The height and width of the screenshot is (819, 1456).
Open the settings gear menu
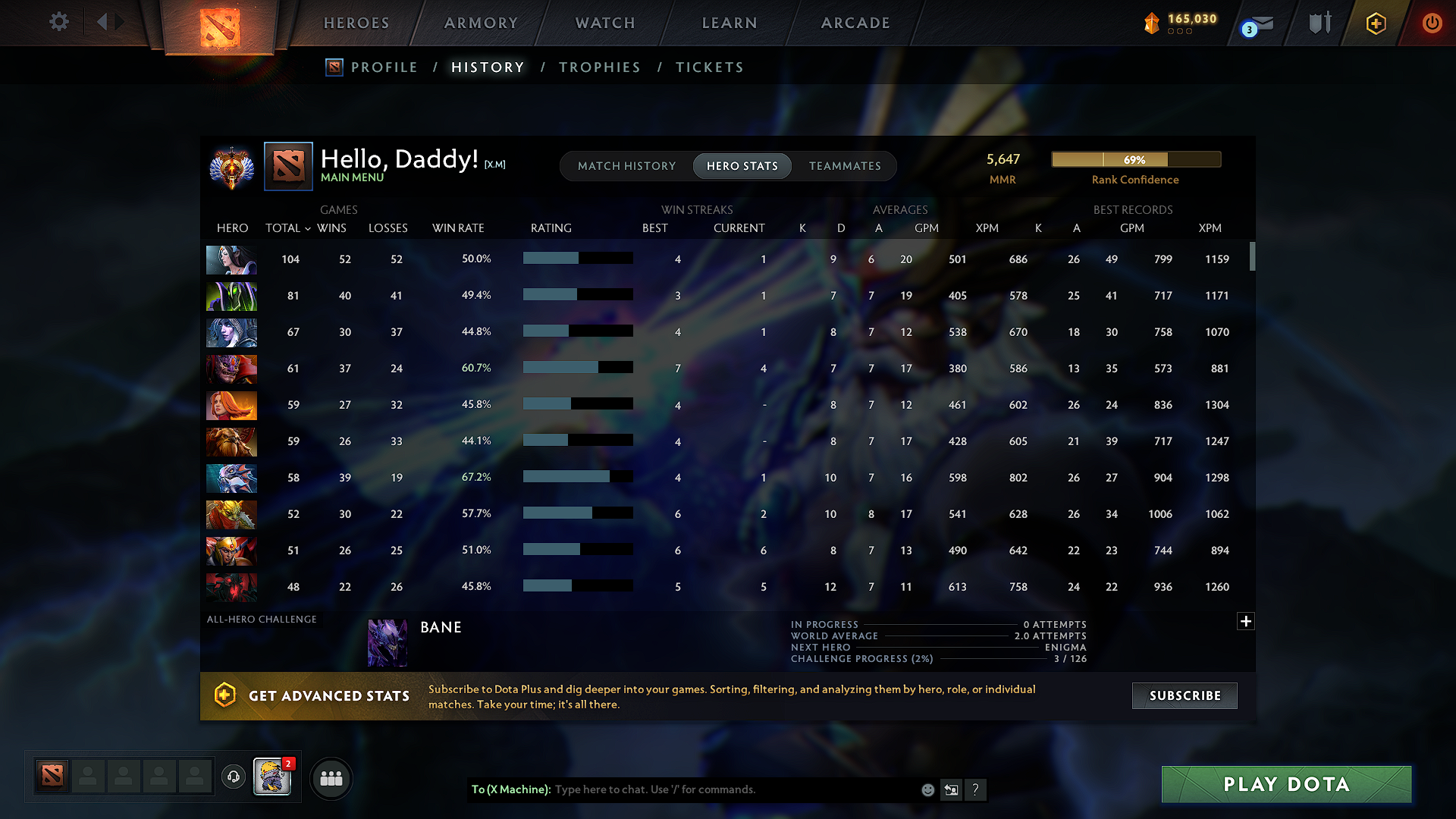point(58,22)
